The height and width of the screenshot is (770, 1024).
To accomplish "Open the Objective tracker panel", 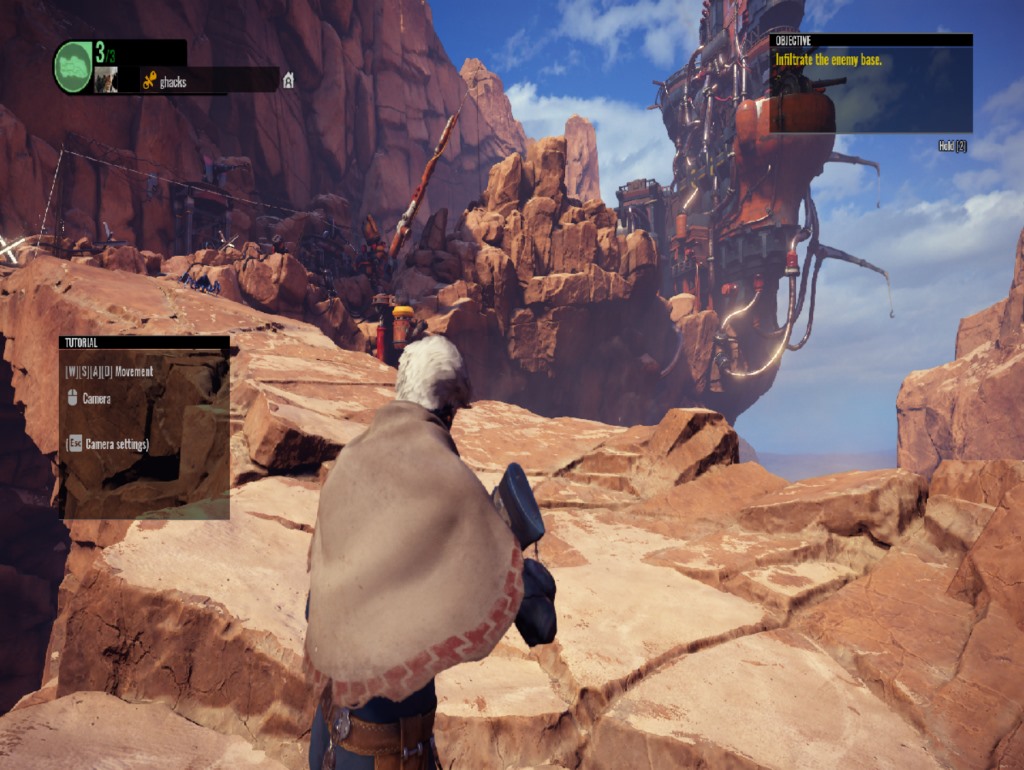I will 870,84.
